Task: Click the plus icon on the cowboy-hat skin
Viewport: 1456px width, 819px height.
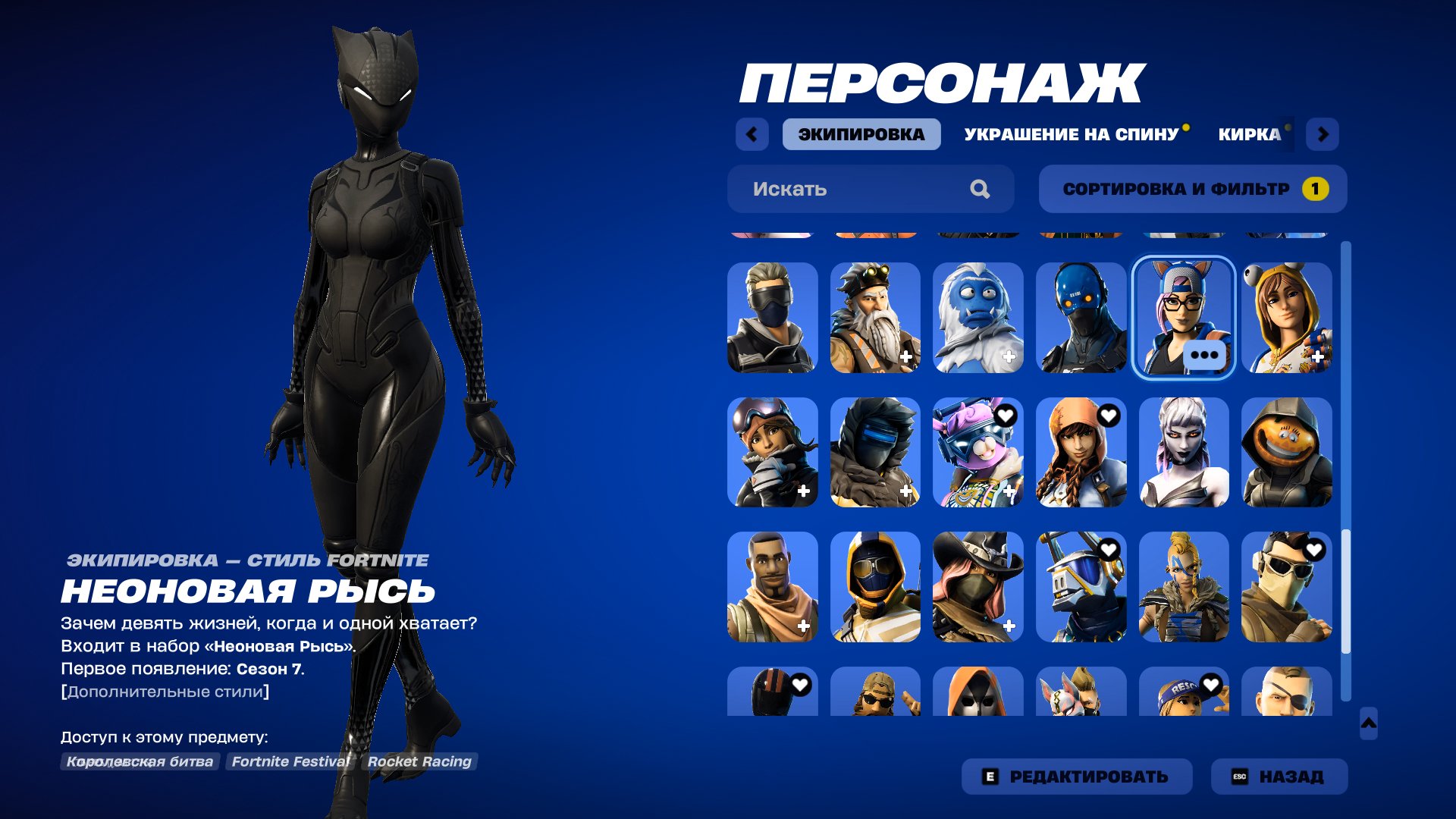Action: [x=1009, y=624]
